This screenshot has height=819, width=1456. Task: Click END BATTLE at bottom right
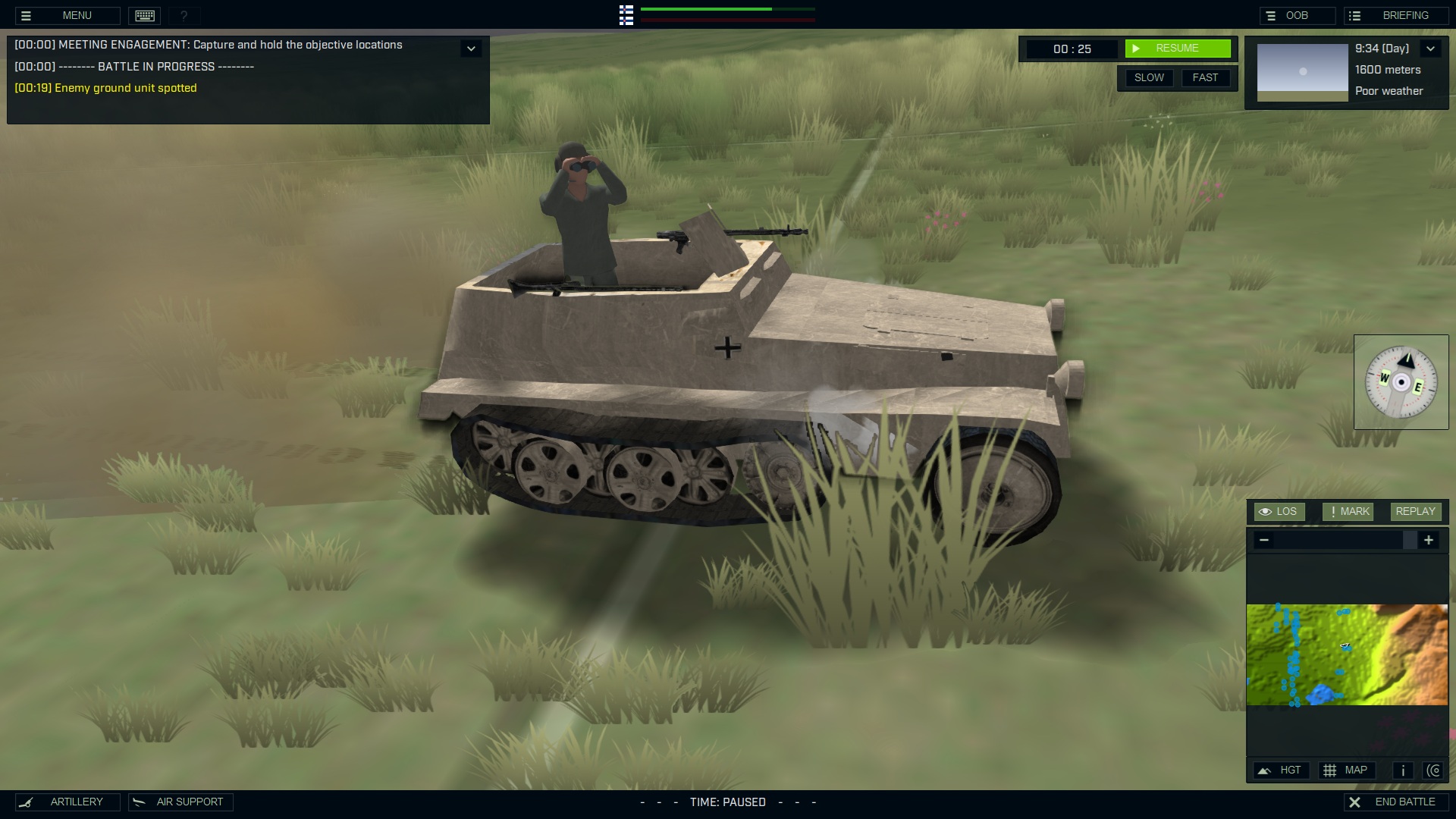coord(1398,802)
